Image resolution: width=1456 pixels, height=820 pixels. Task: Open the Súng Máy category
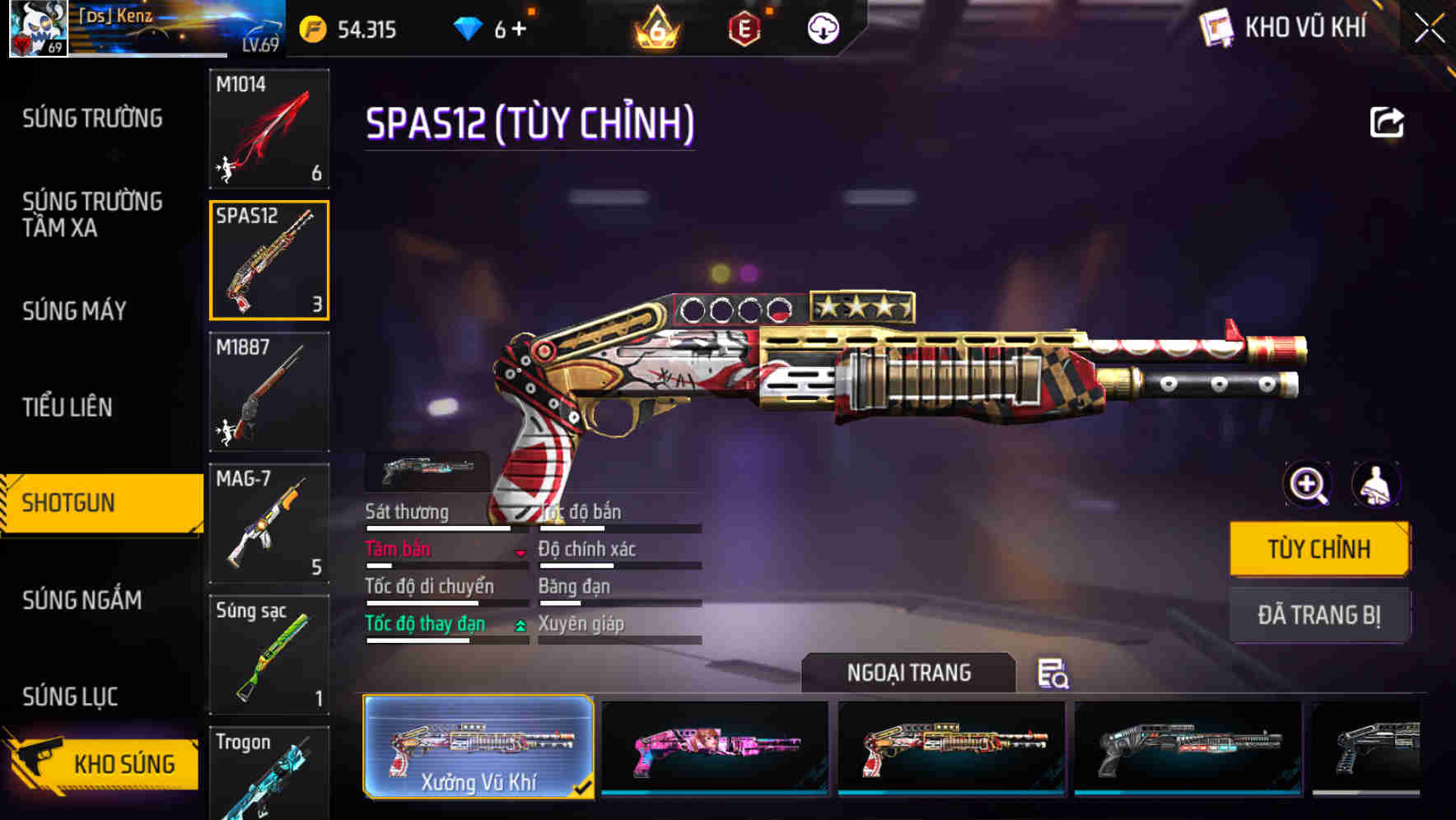pos(75,310)
